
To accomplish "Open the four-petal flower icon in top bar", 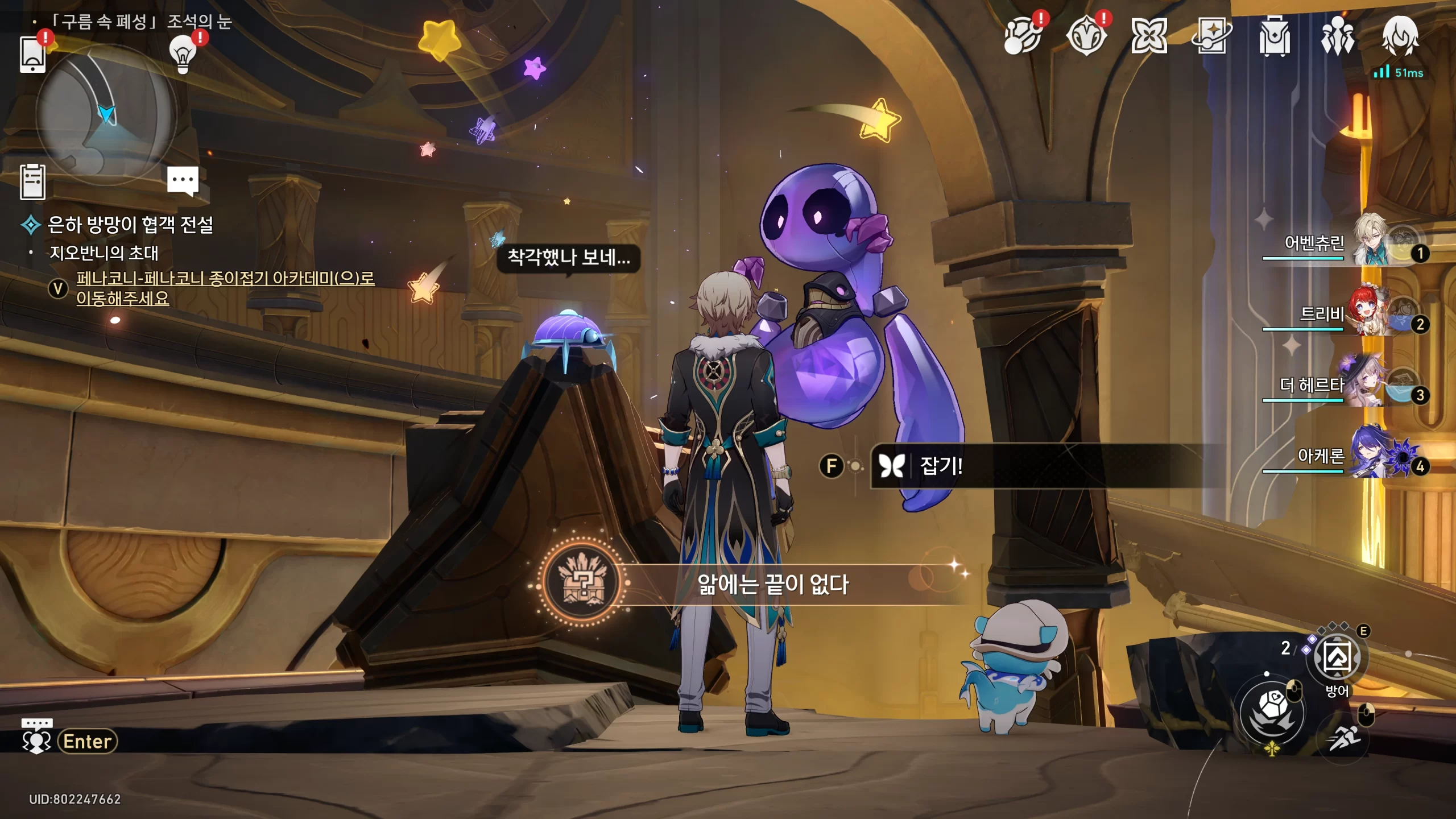I will point(1149,37).
